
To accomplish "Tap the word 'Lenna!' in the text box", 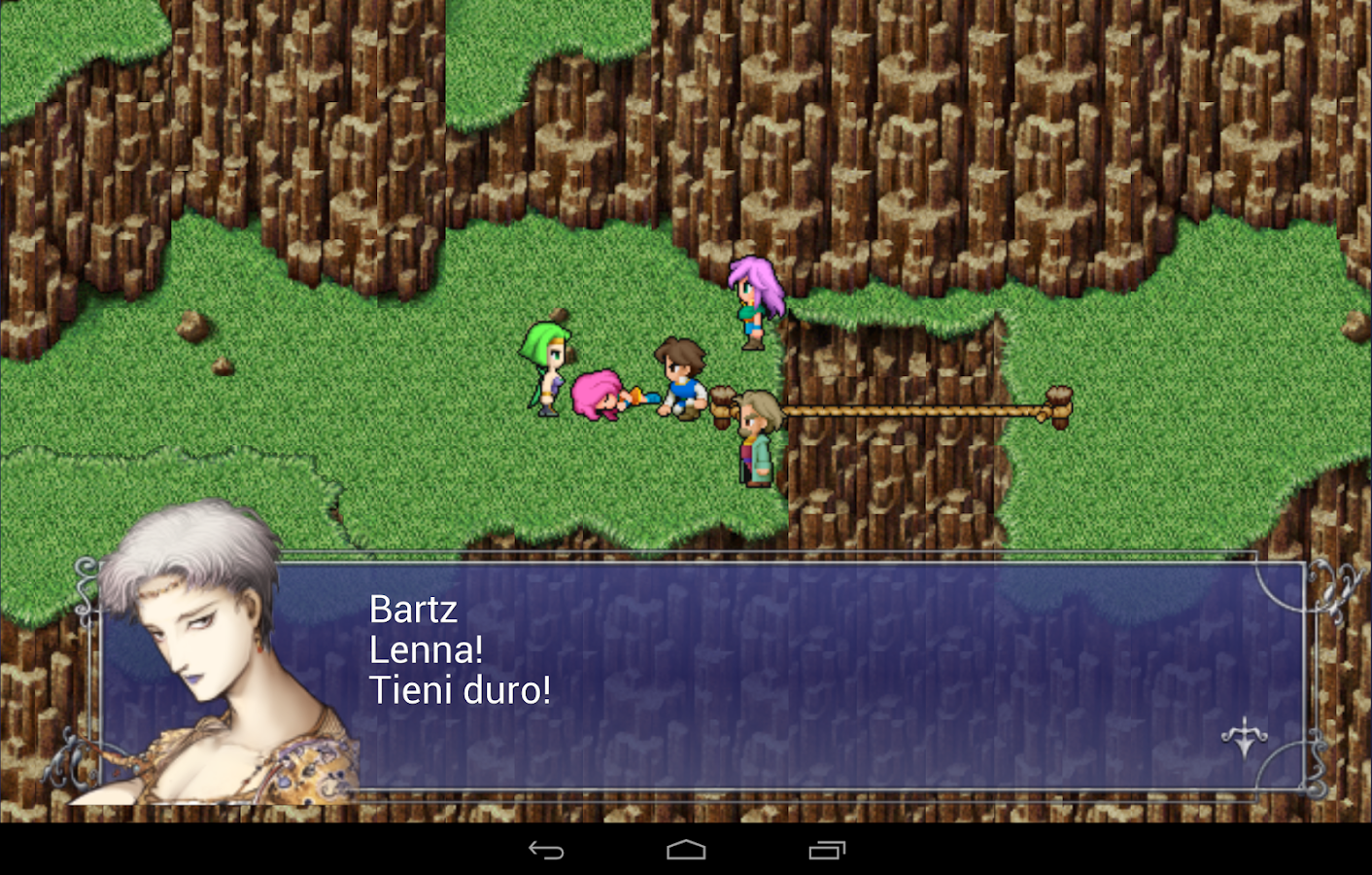I will click(425, 649).
